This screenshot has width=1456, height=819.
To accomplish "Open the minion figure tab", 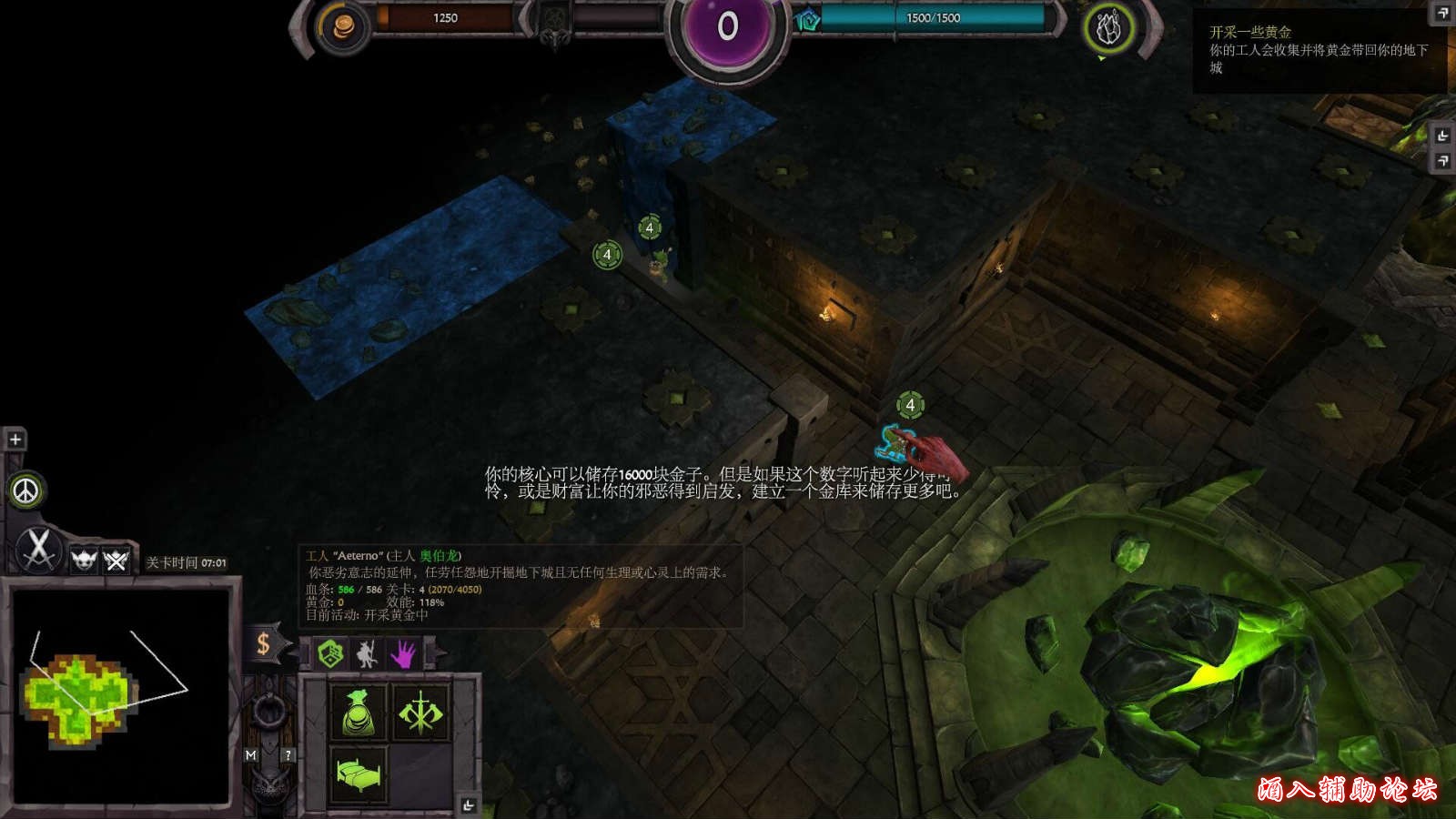I will (x=367, y=653).
